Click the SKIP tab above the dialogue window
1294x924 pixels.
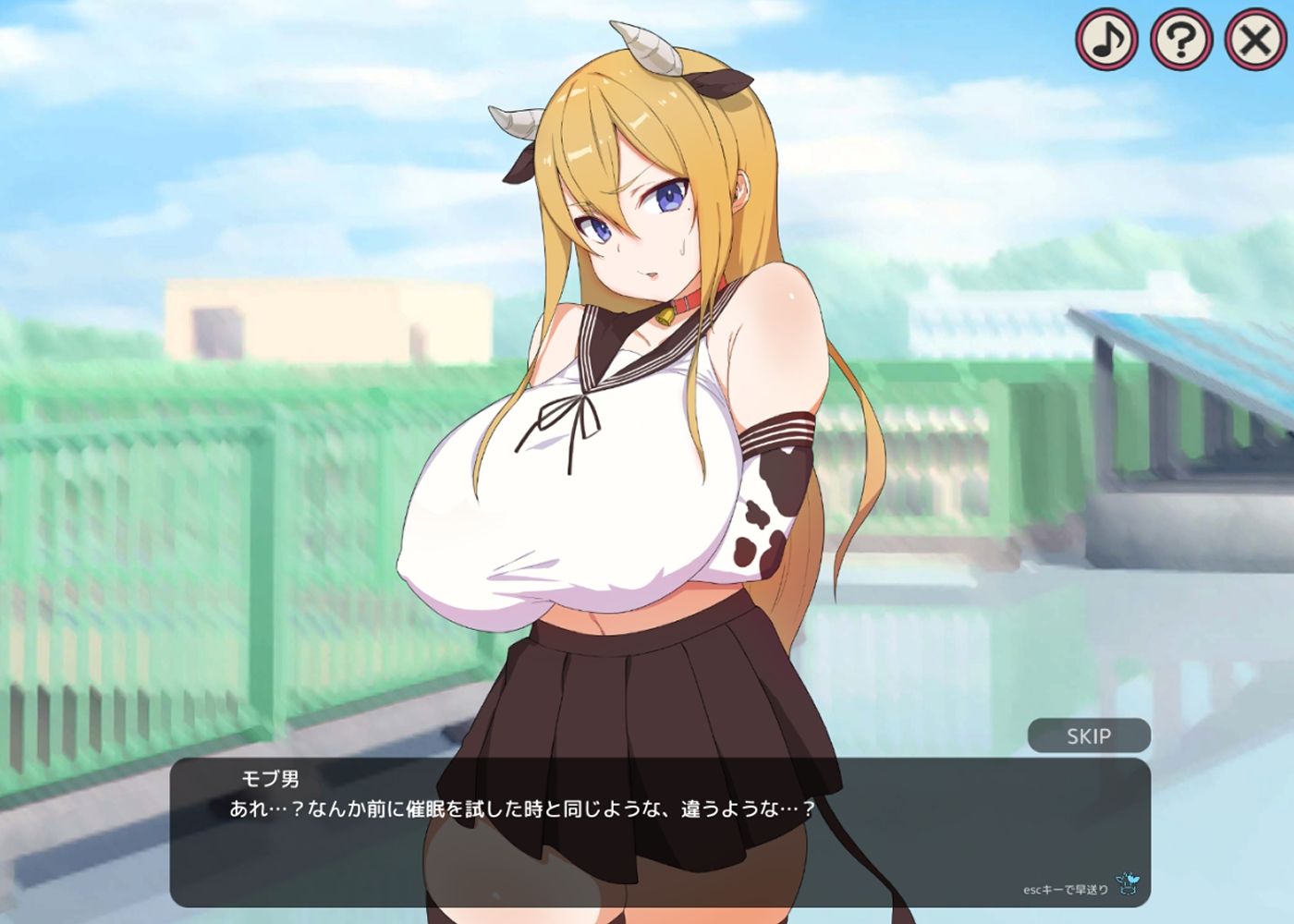point(1088,736)
